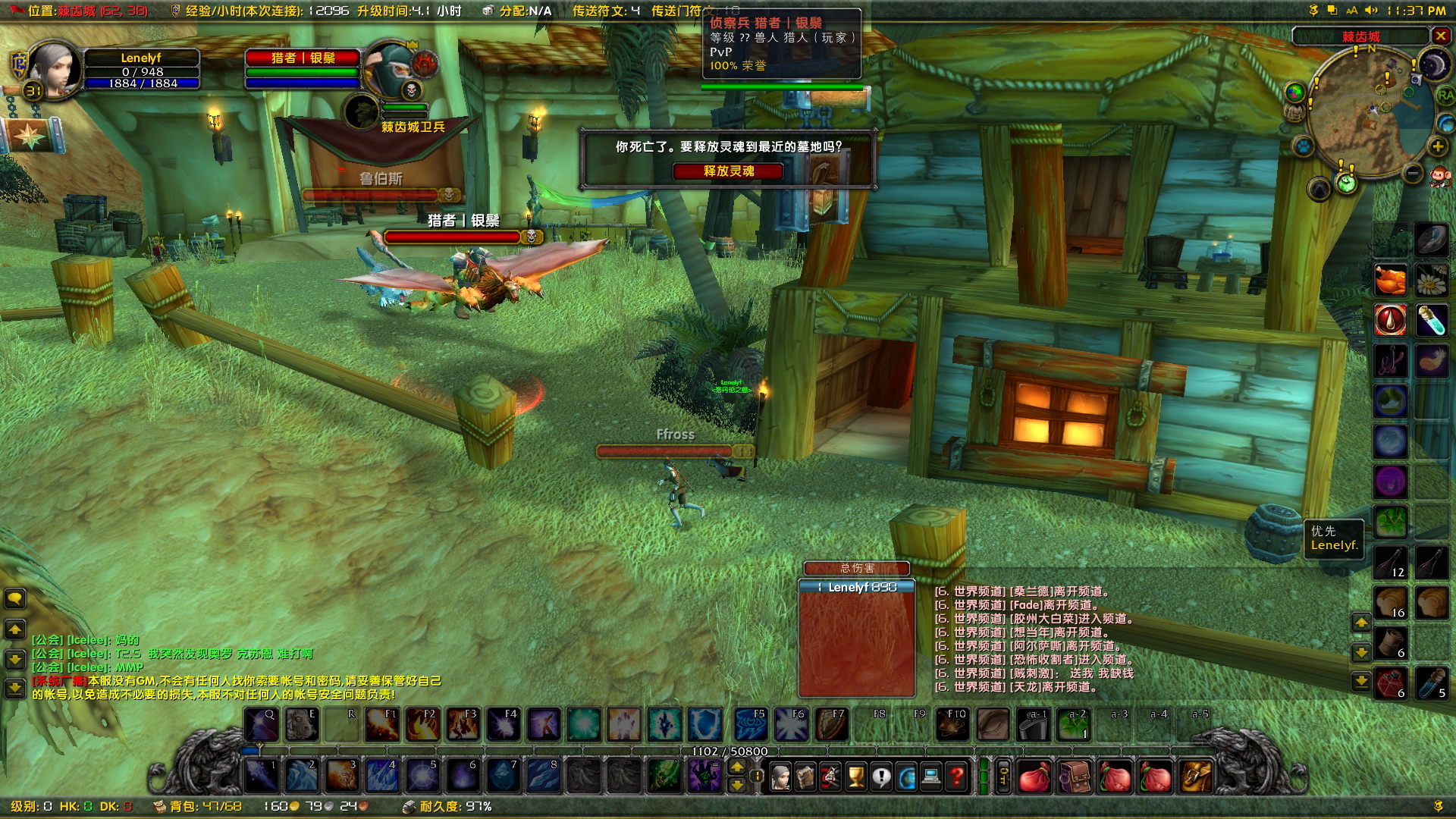Open the key ring icon
This screenshot has height=819, width=1456.
pyautogui.click(x=1004, y=776)
